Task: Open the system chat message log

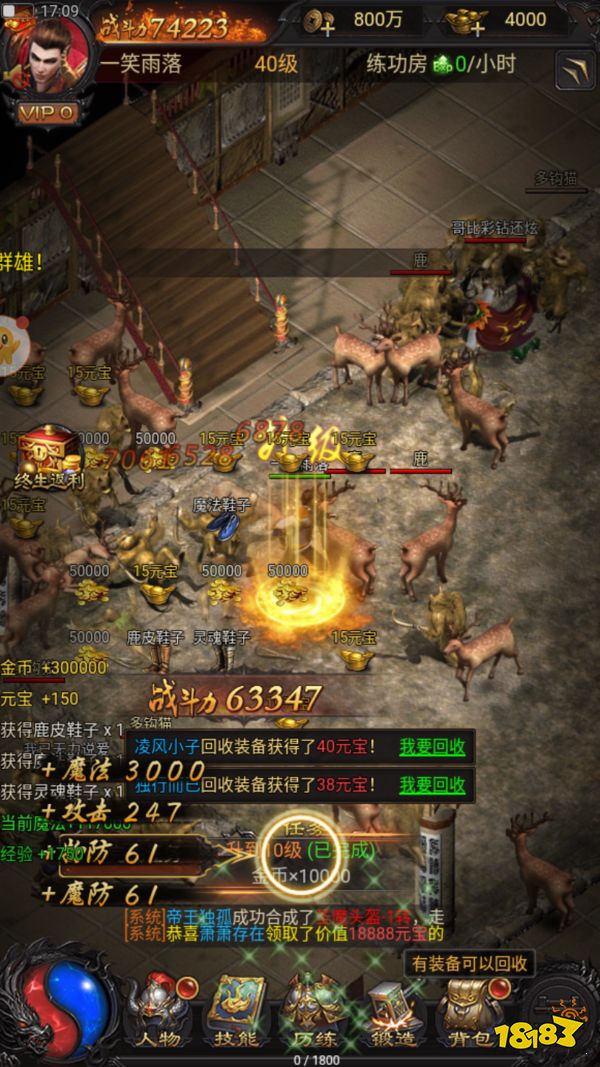Action: [x=290, y=925]
